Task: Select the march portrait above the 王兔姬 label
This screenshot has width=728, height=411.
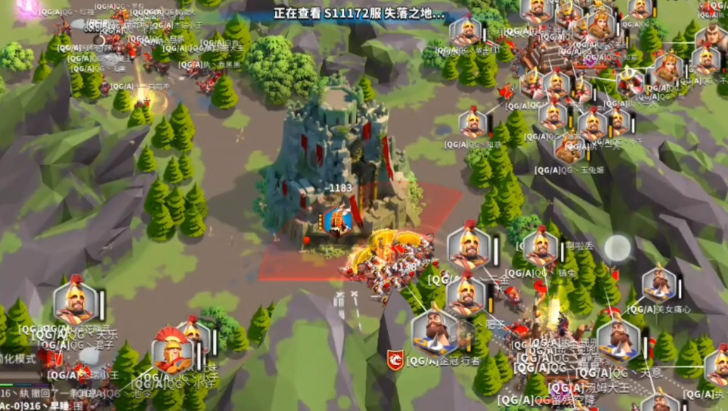Action: tap(569, 148)
